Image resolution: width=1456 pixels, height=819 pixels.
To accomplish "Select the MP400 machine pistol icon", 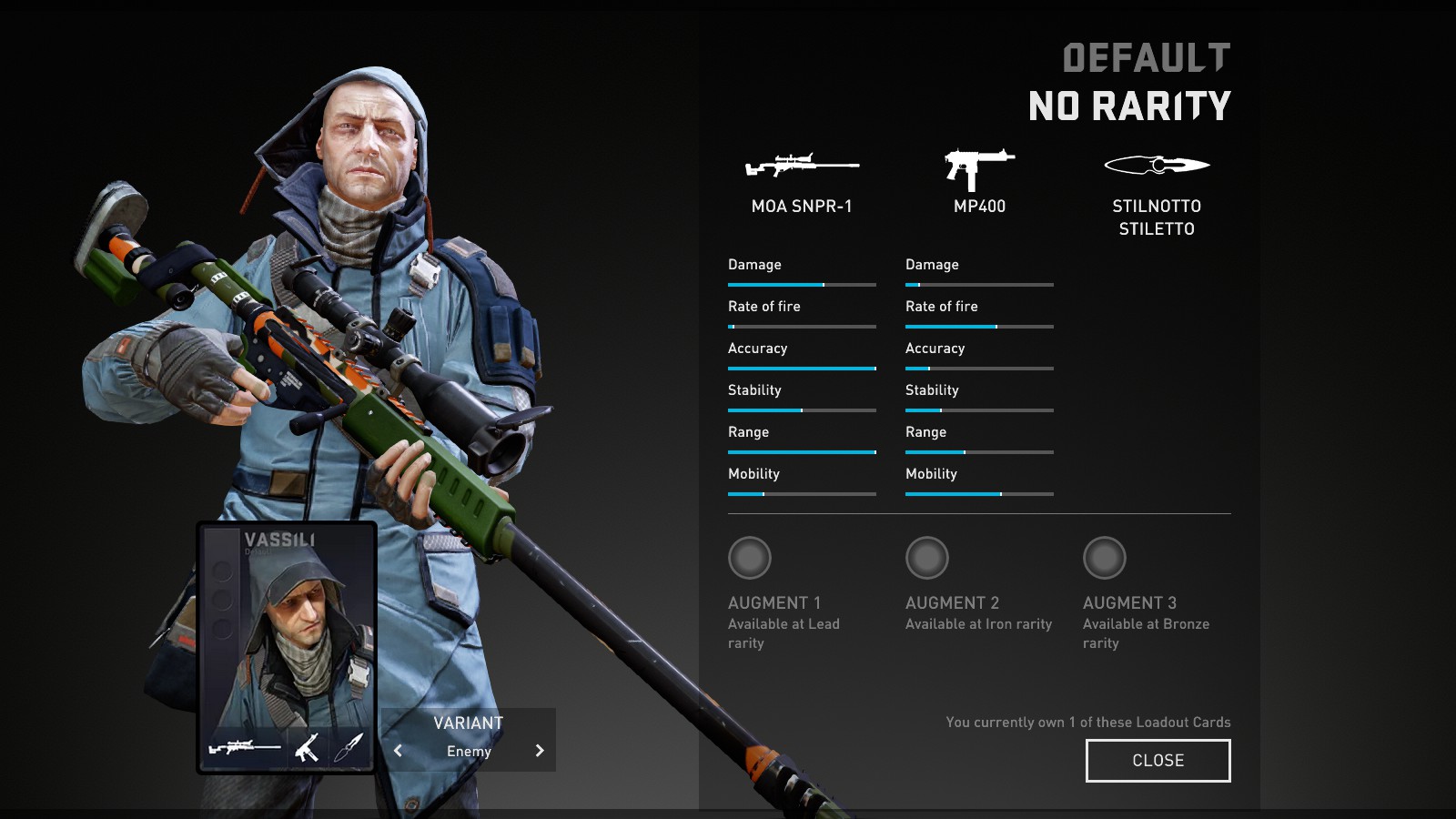I will (x=979, y=168).
